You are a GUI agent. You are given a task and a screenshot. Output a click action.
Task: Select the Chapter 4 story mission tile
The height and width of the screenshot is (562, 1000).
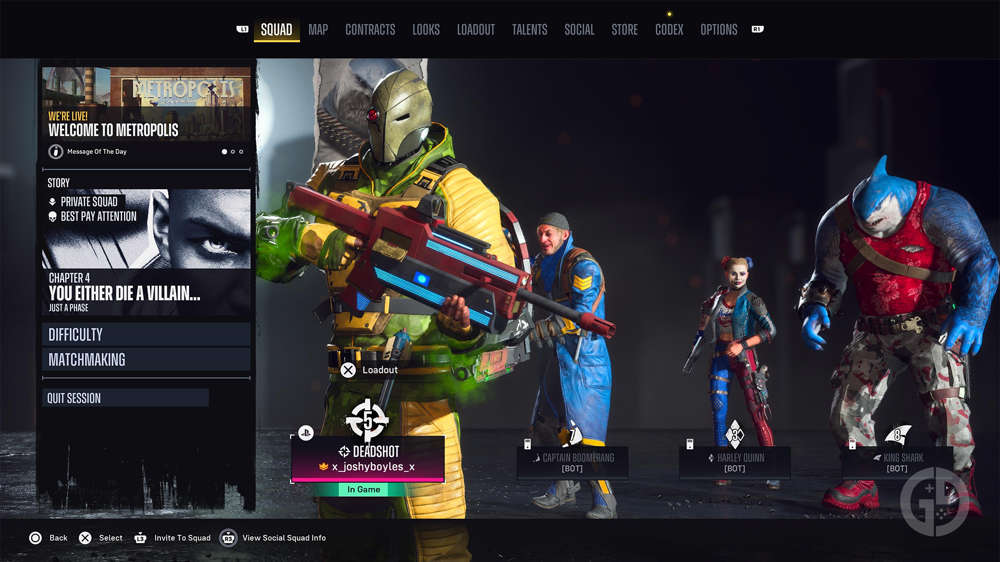[x=146, y=252]
